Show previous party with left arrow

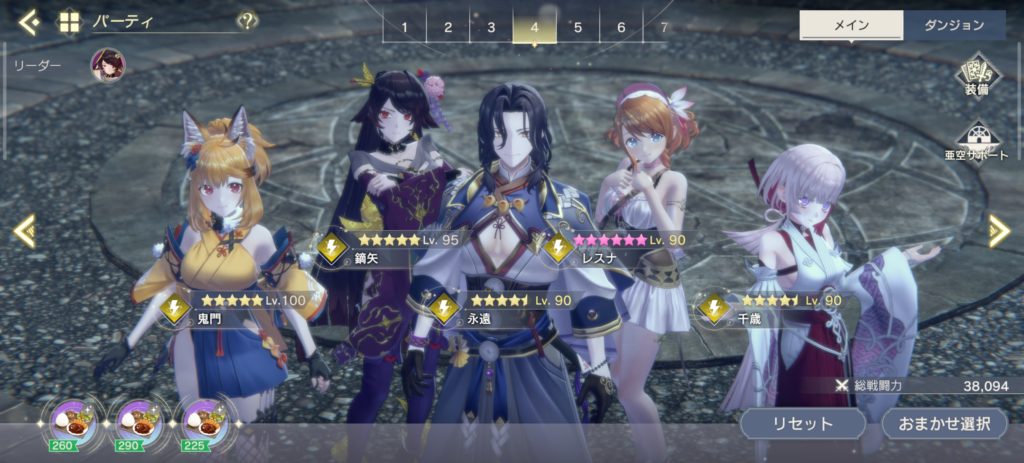pyautogui.click(x=24, y=231)
